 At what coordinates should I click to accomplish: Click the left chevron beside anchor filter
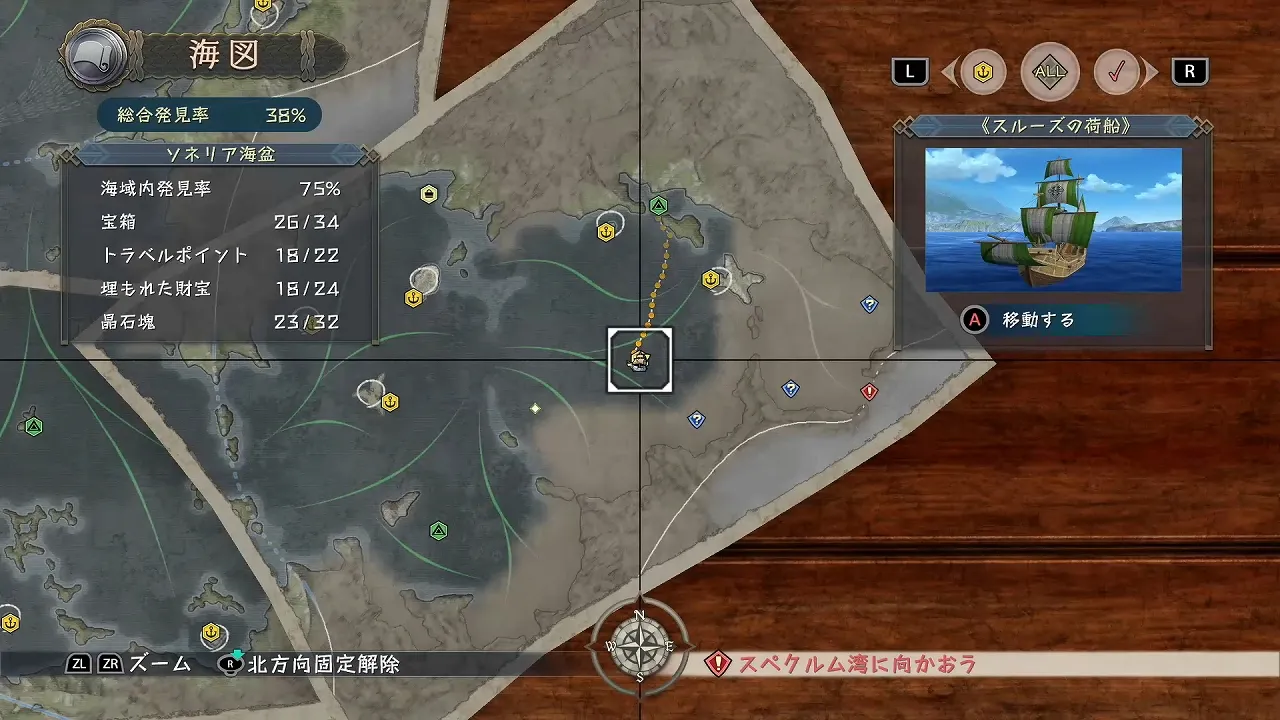[x=951, y=71]
